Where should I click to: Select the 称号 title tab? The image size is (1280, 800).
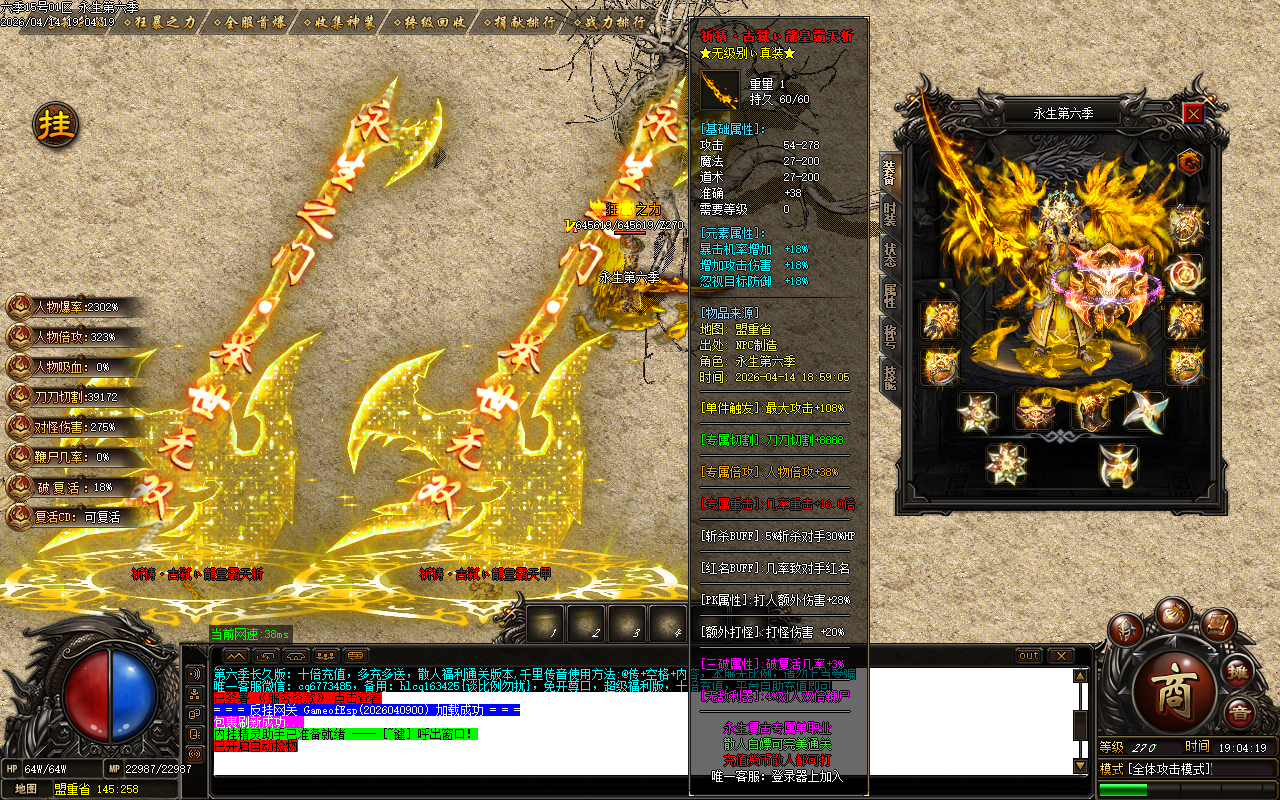pos(889,335)
